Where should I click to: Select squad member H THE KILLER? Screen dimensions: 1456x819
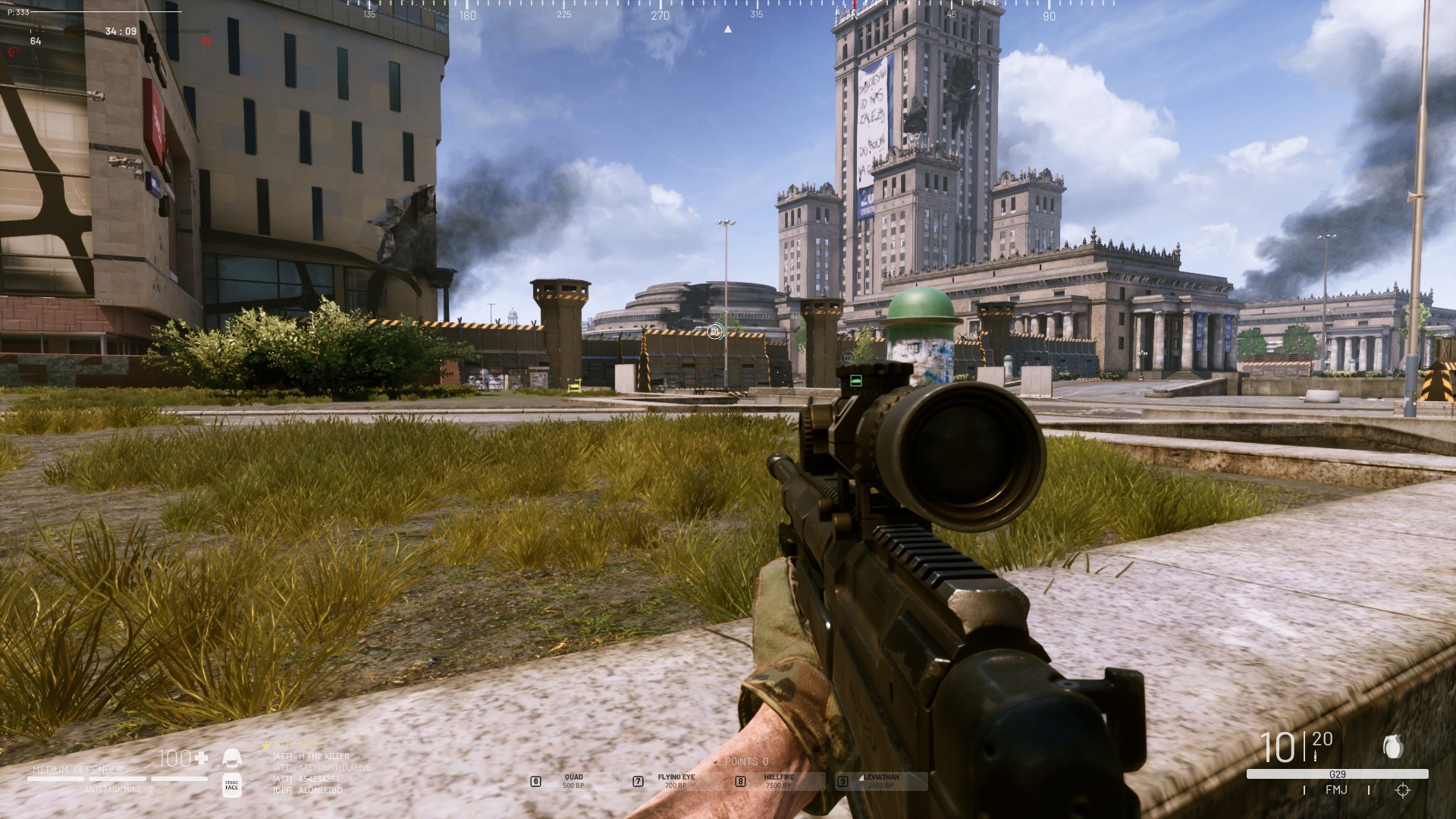coord(323,756)
